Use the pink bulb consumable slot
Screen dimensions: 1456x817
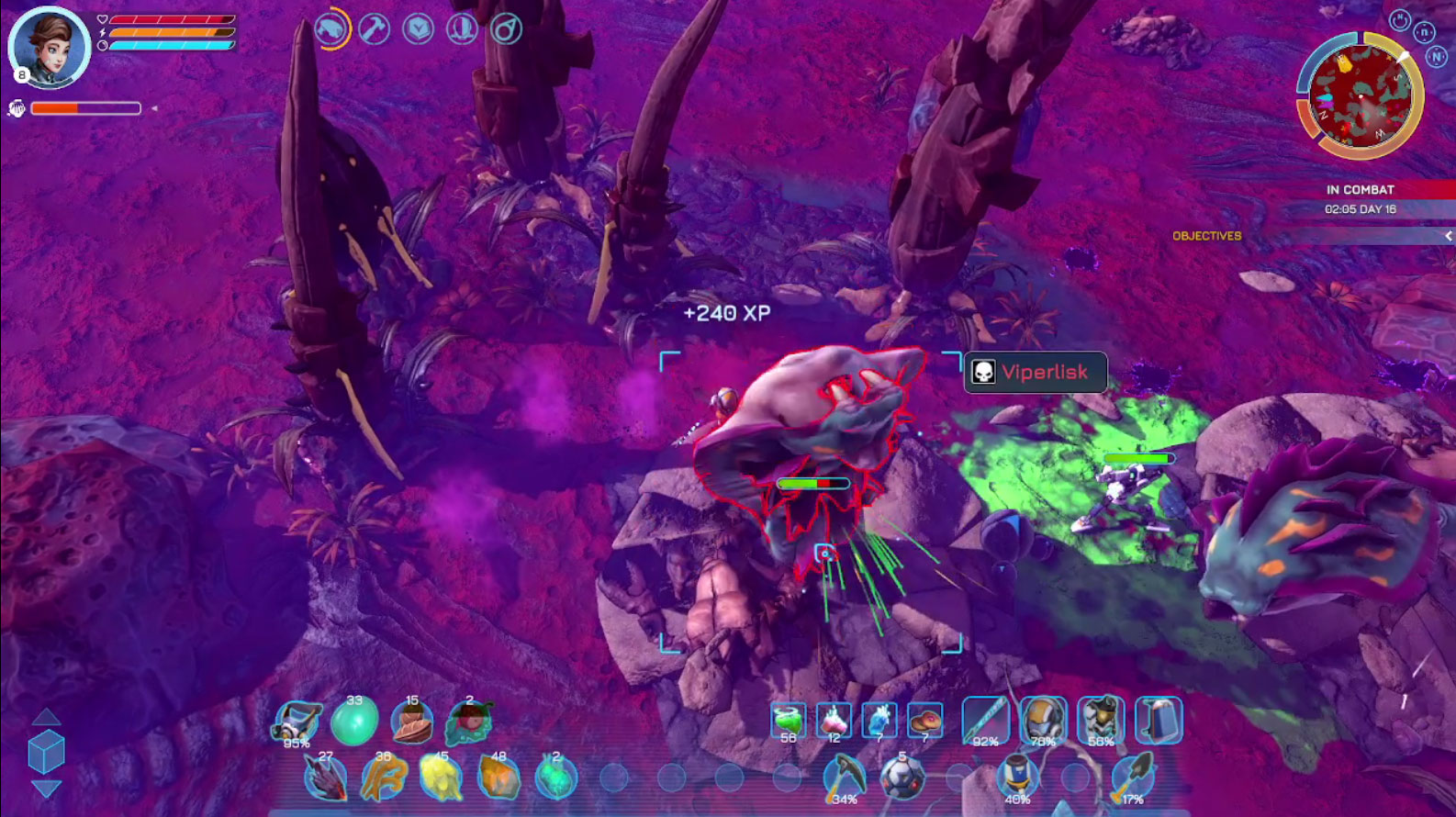(x=834, y=721)
